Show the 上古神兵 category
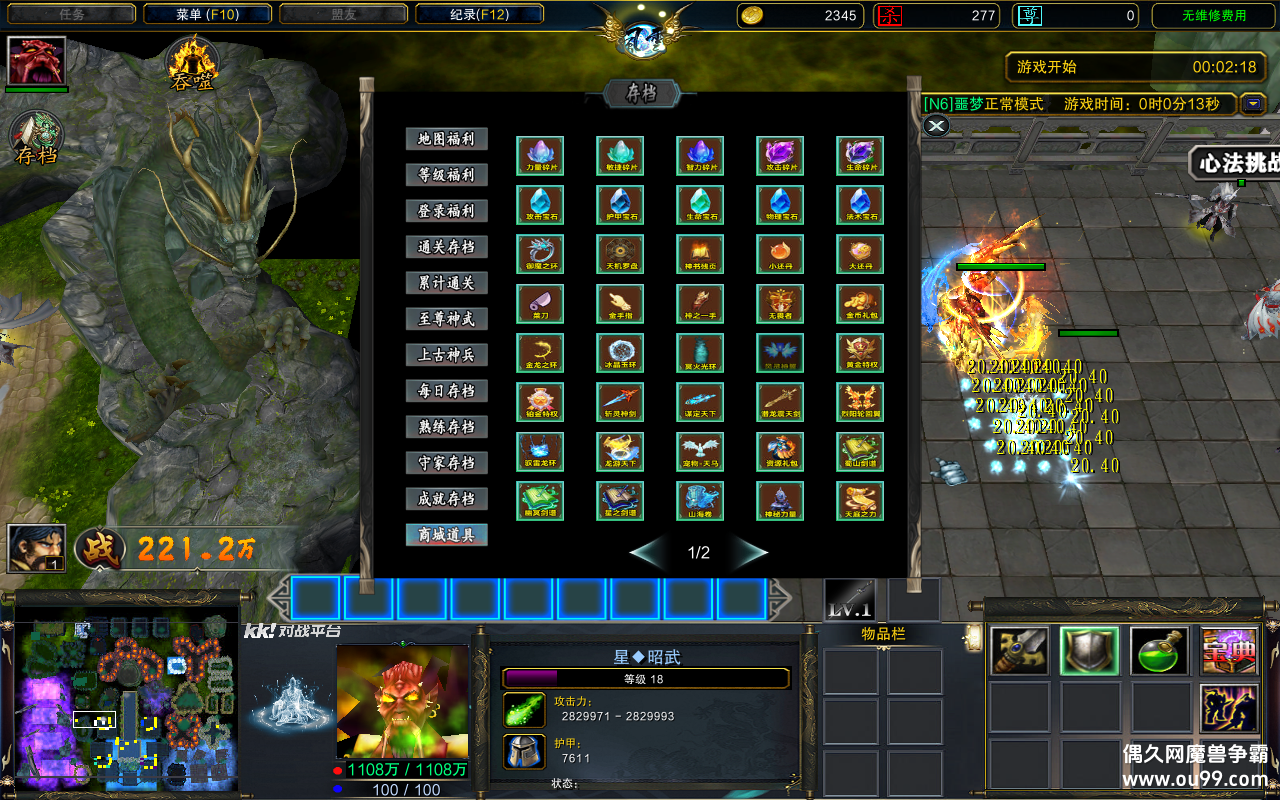 click(x=446, y=355)
